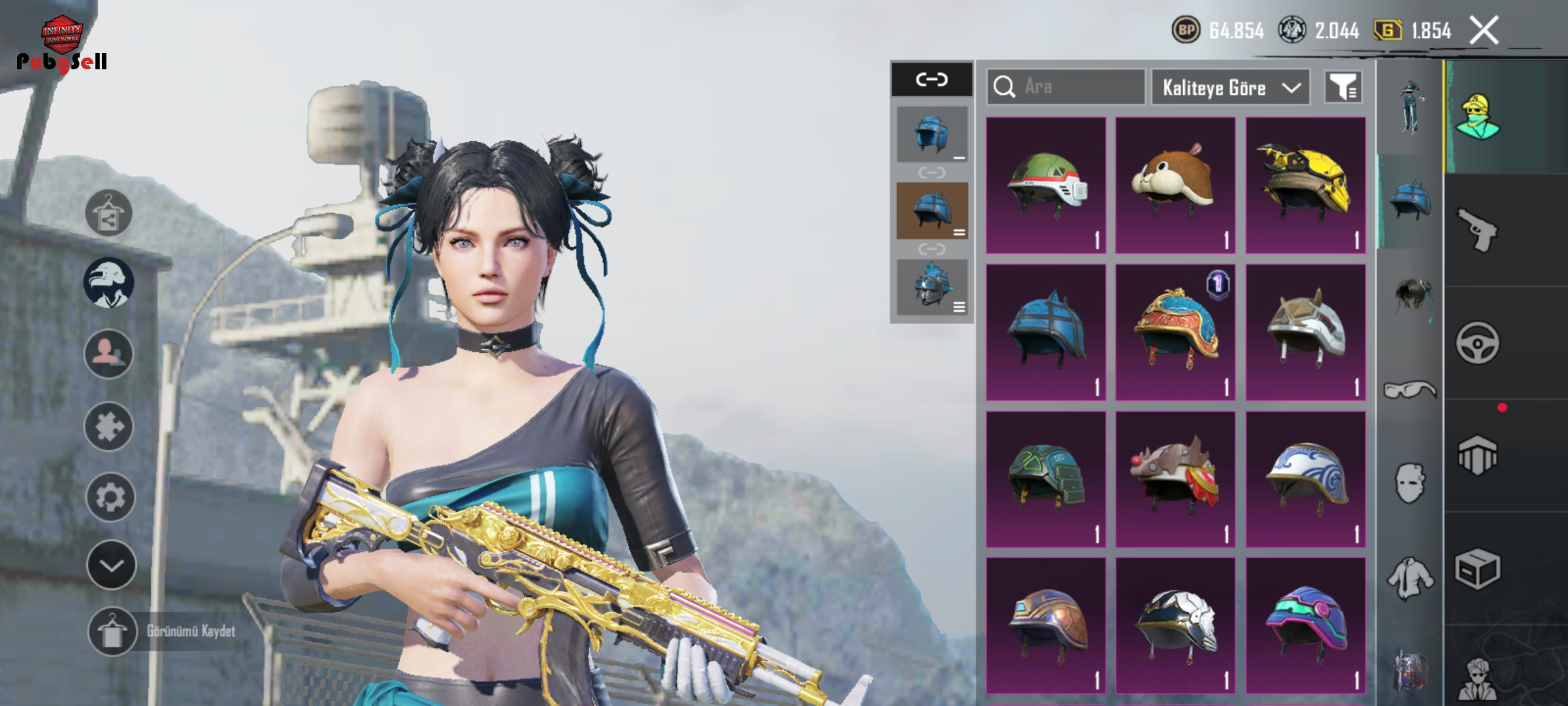Switch to the pistol weapons category

(1477, 229)
